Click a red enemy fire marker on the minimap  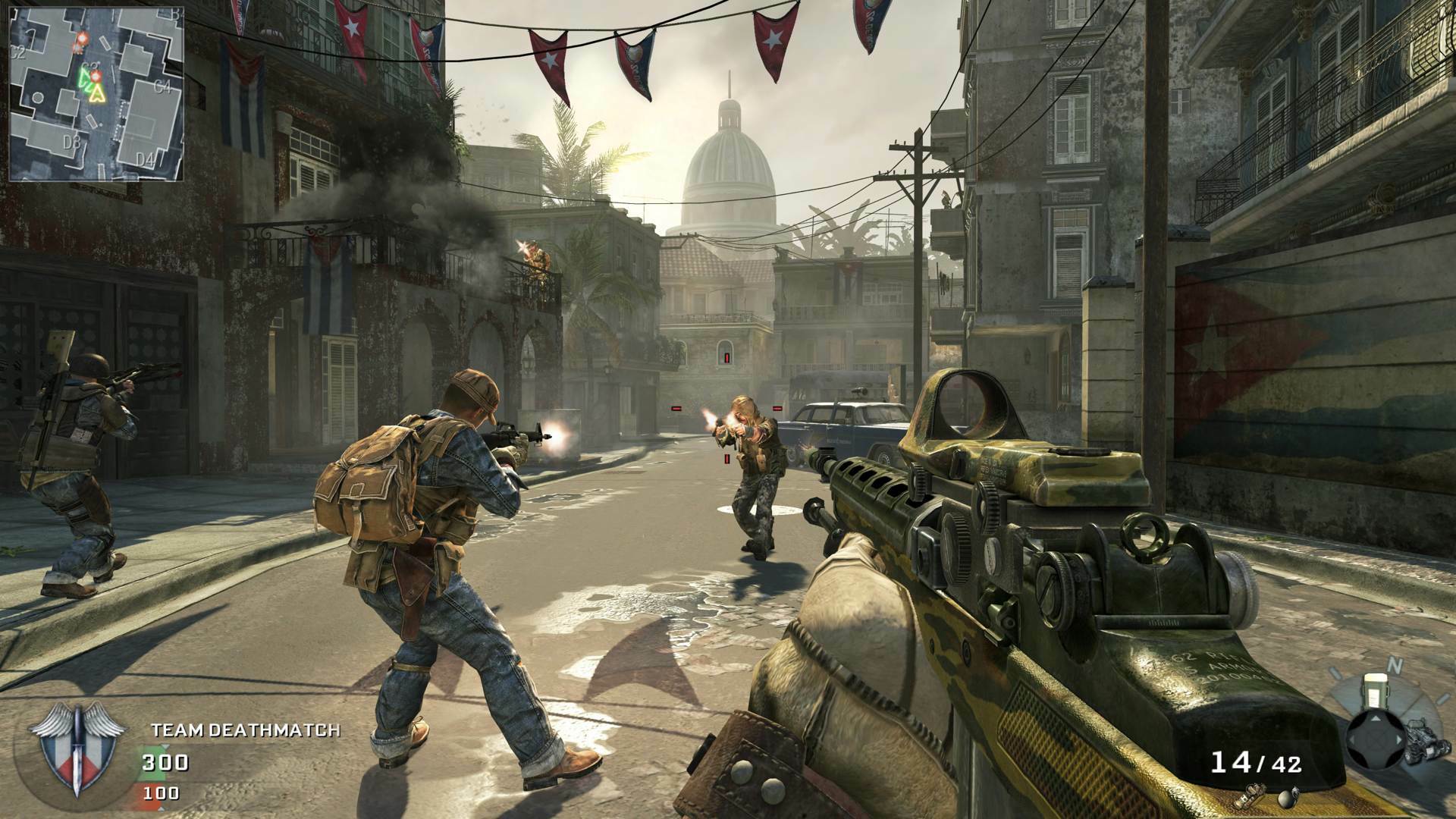tap(82, 39)
